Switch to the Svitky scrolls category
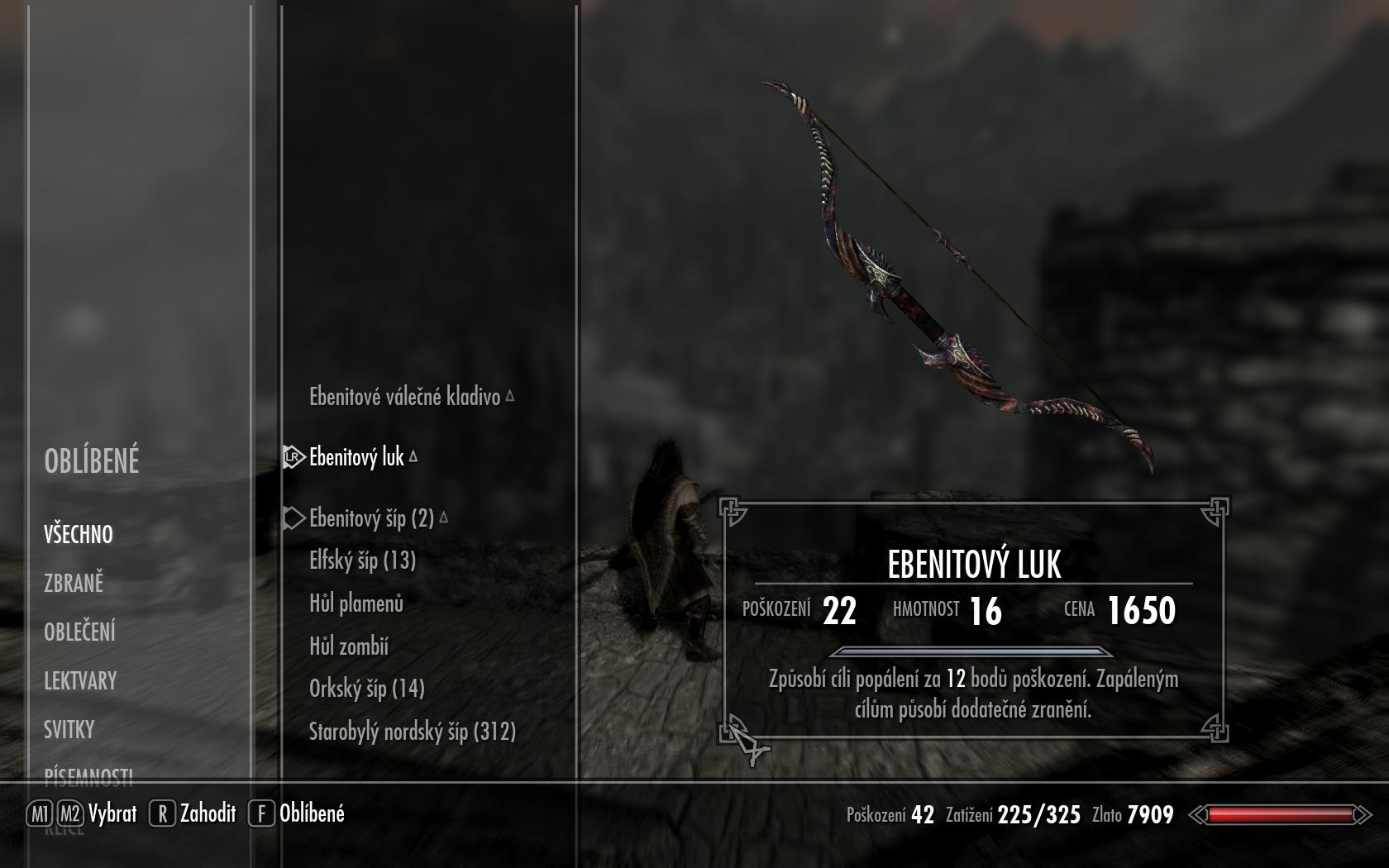The height and width of the screenshot is (868, 1389). pyautogui.click(x=69, y=729)
